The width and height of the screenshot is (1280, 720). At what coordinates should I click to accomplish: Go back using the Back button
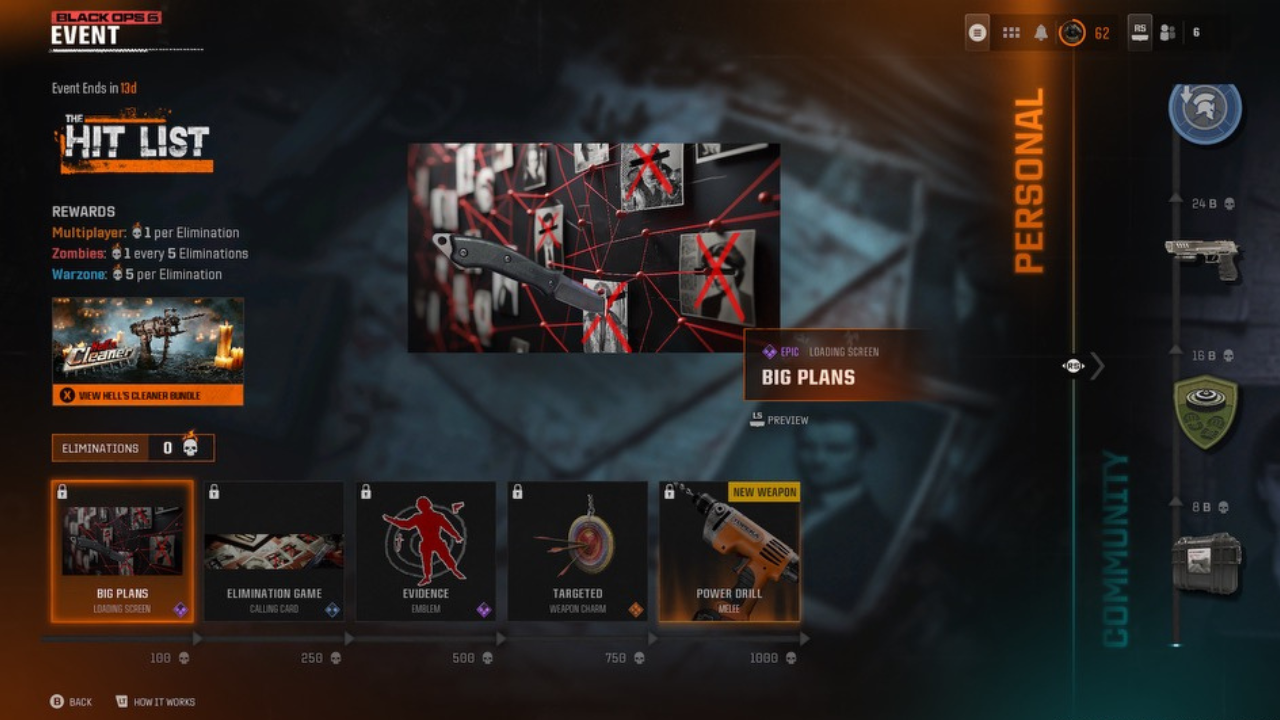point(71,702)
